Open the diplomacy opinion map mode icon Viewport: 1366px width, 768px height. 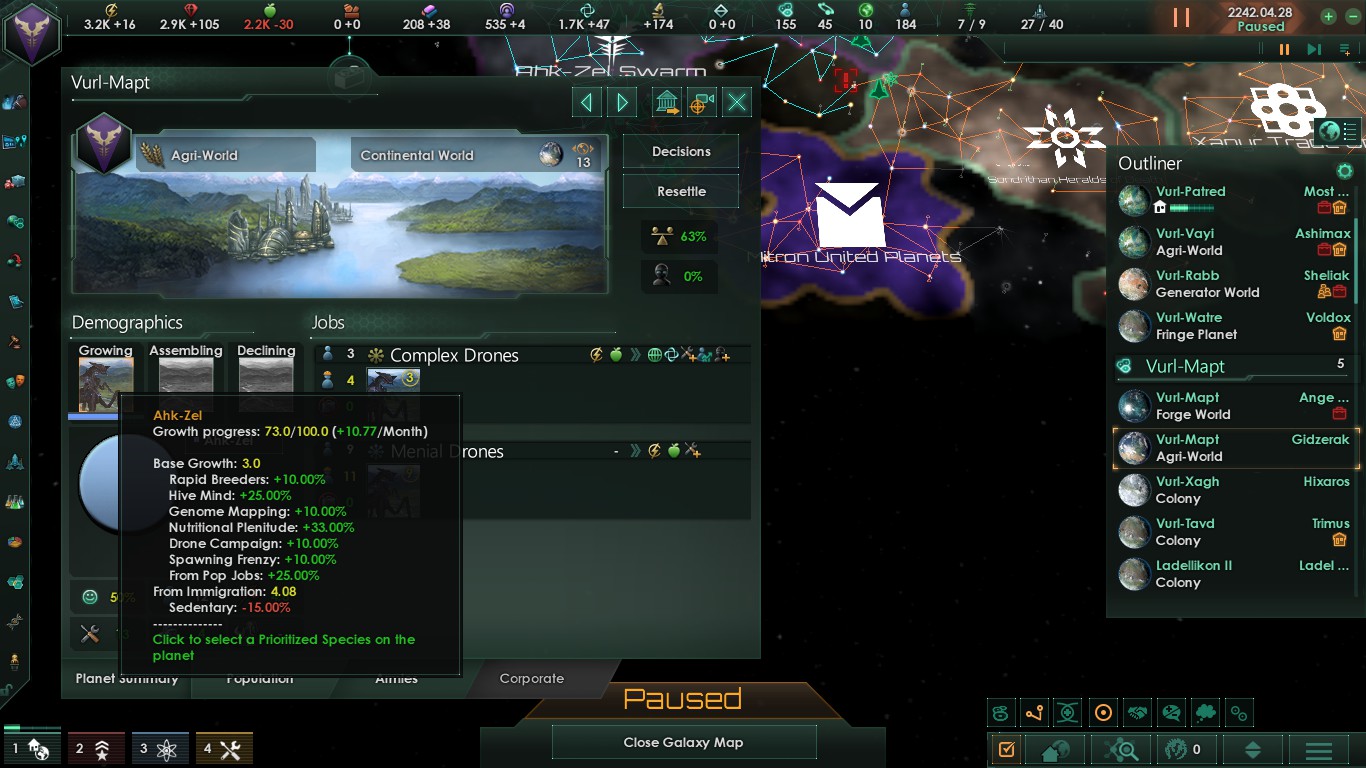tap(1171, 713)
